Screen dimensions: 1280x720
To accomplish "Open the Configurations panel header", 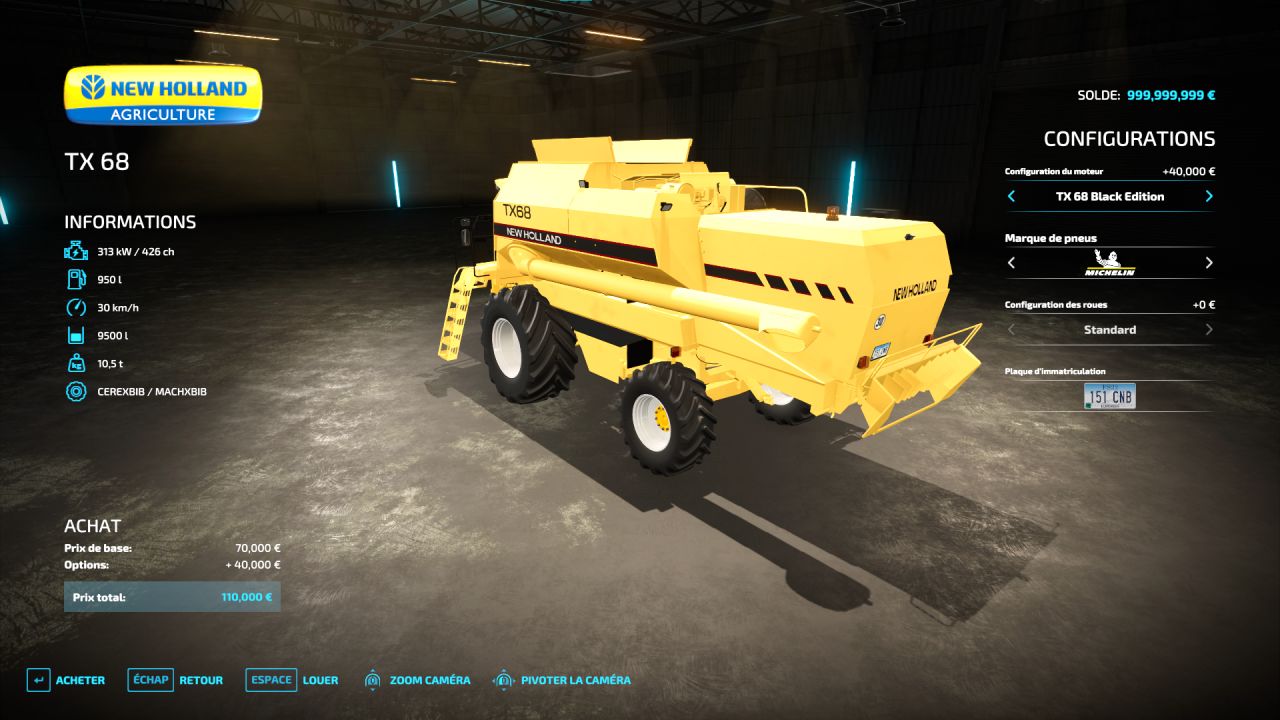I will pyautogui.click(x=1130, y=138).
